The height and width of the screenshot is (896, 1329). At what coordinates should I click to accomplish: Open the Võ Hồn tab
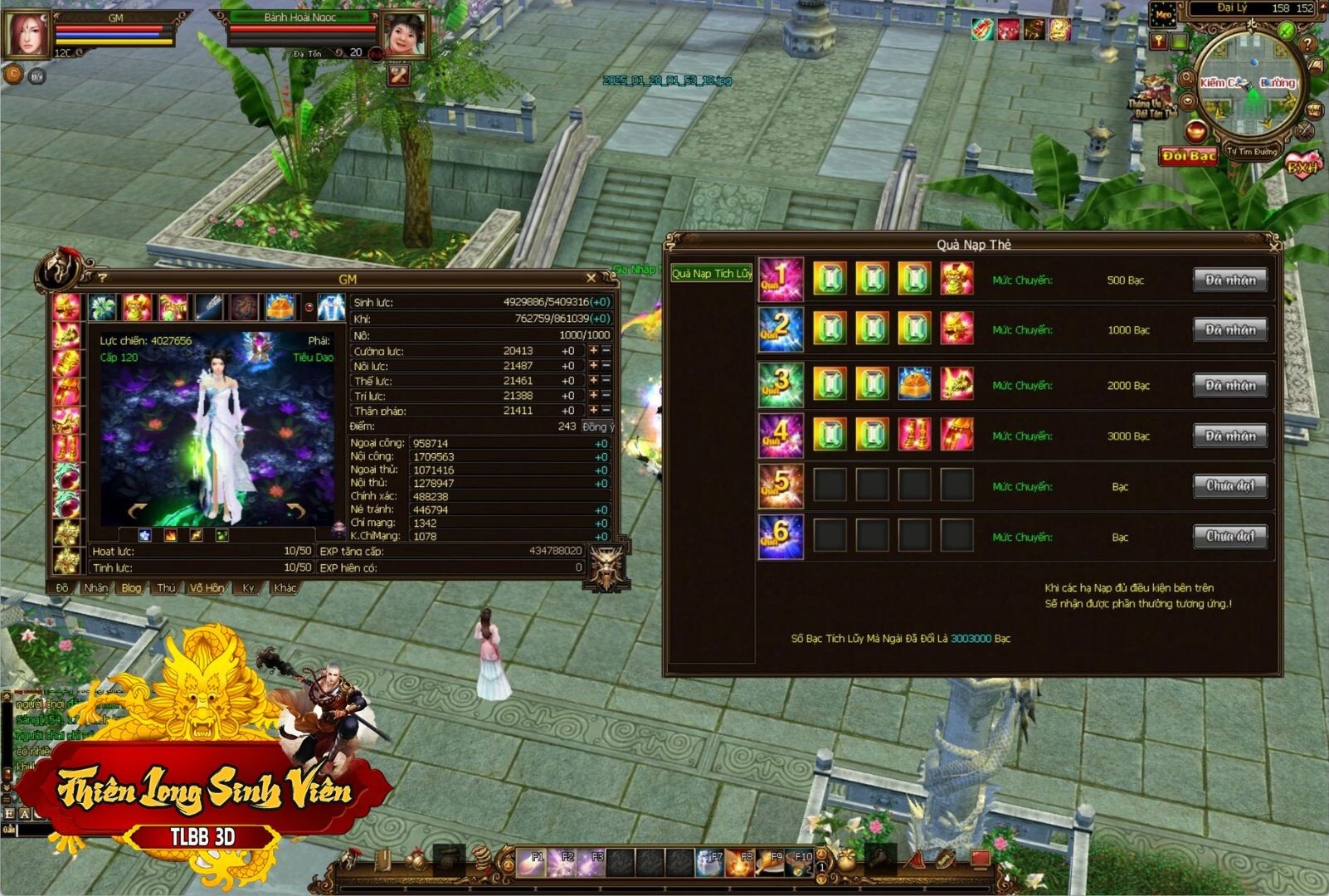click(x=207, y=588)
